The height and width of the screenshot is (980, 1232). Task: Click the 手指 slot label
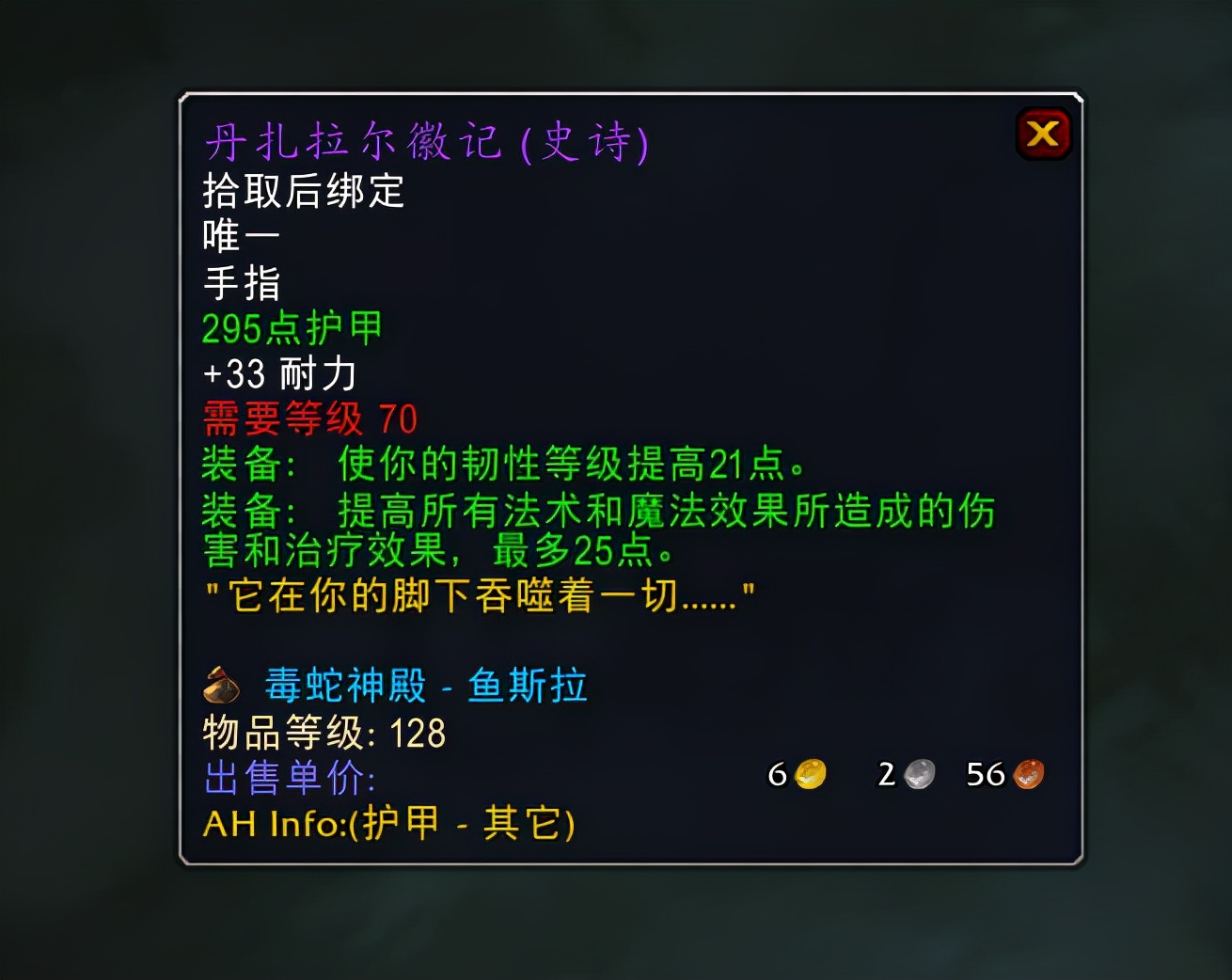(x=240, y=282)
